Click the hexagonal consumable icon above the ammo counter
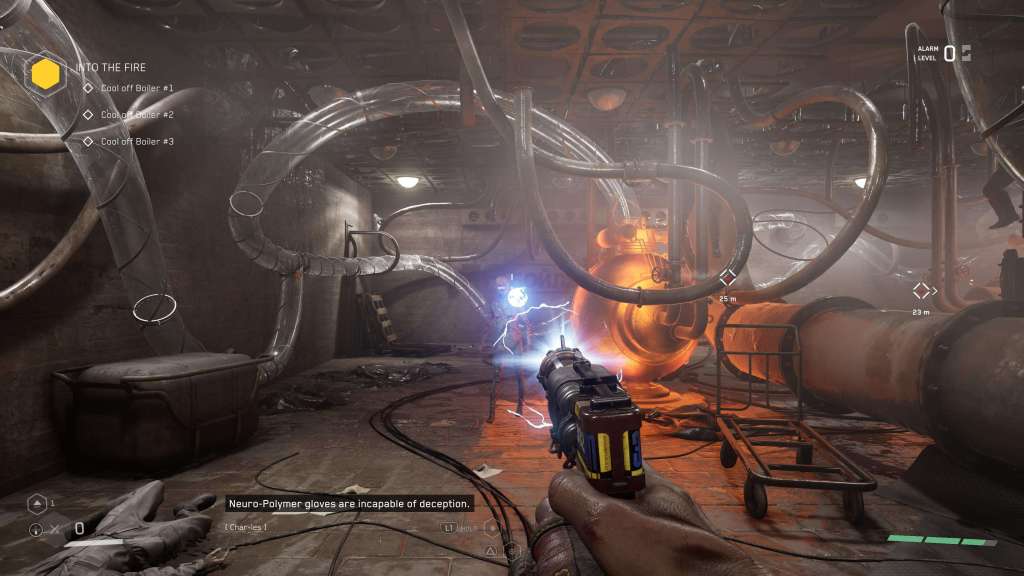1024x576 pixels. [36, 503]
